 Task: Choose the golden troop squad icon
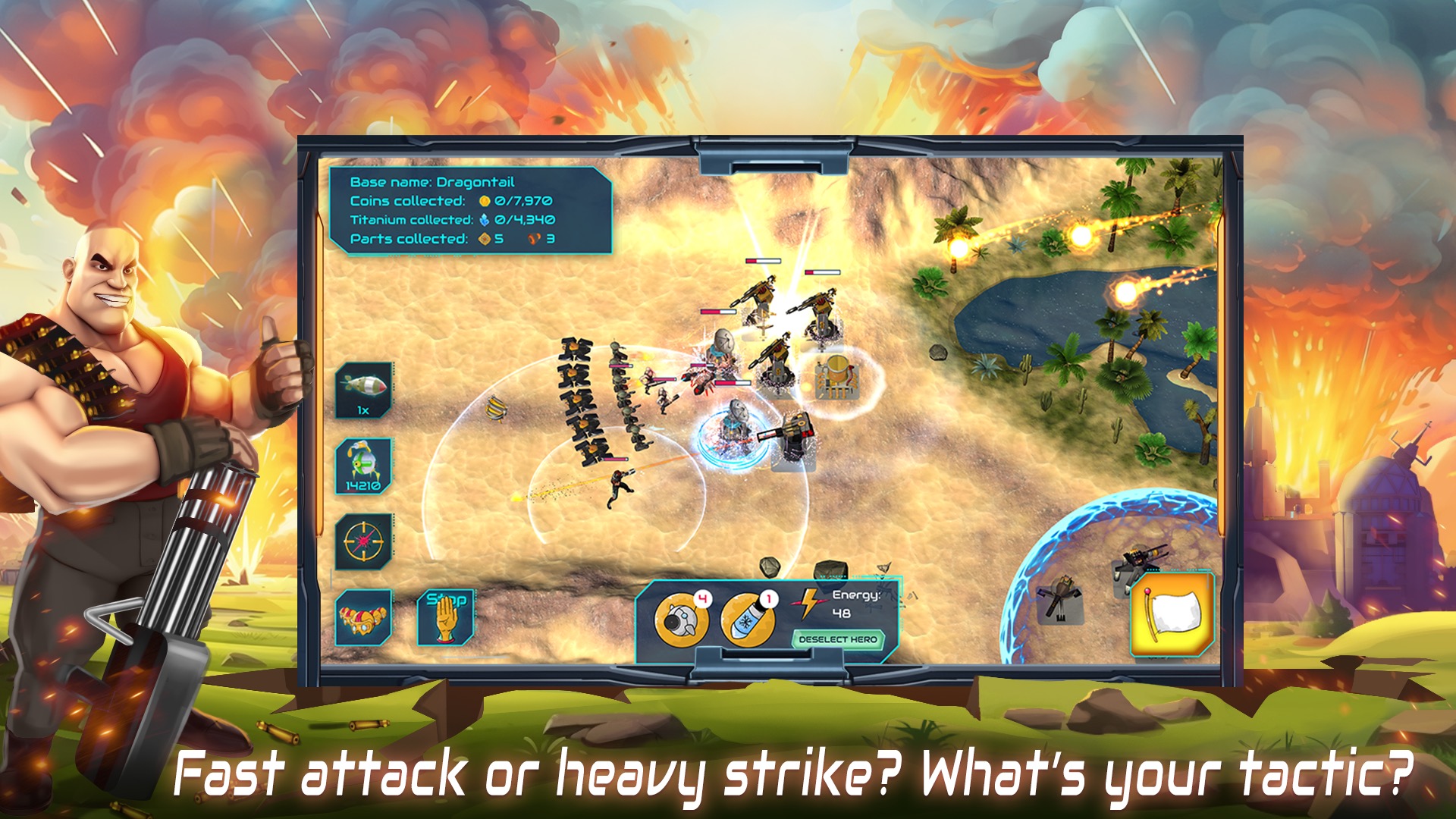pyautogui.click(x=363, y=617)
